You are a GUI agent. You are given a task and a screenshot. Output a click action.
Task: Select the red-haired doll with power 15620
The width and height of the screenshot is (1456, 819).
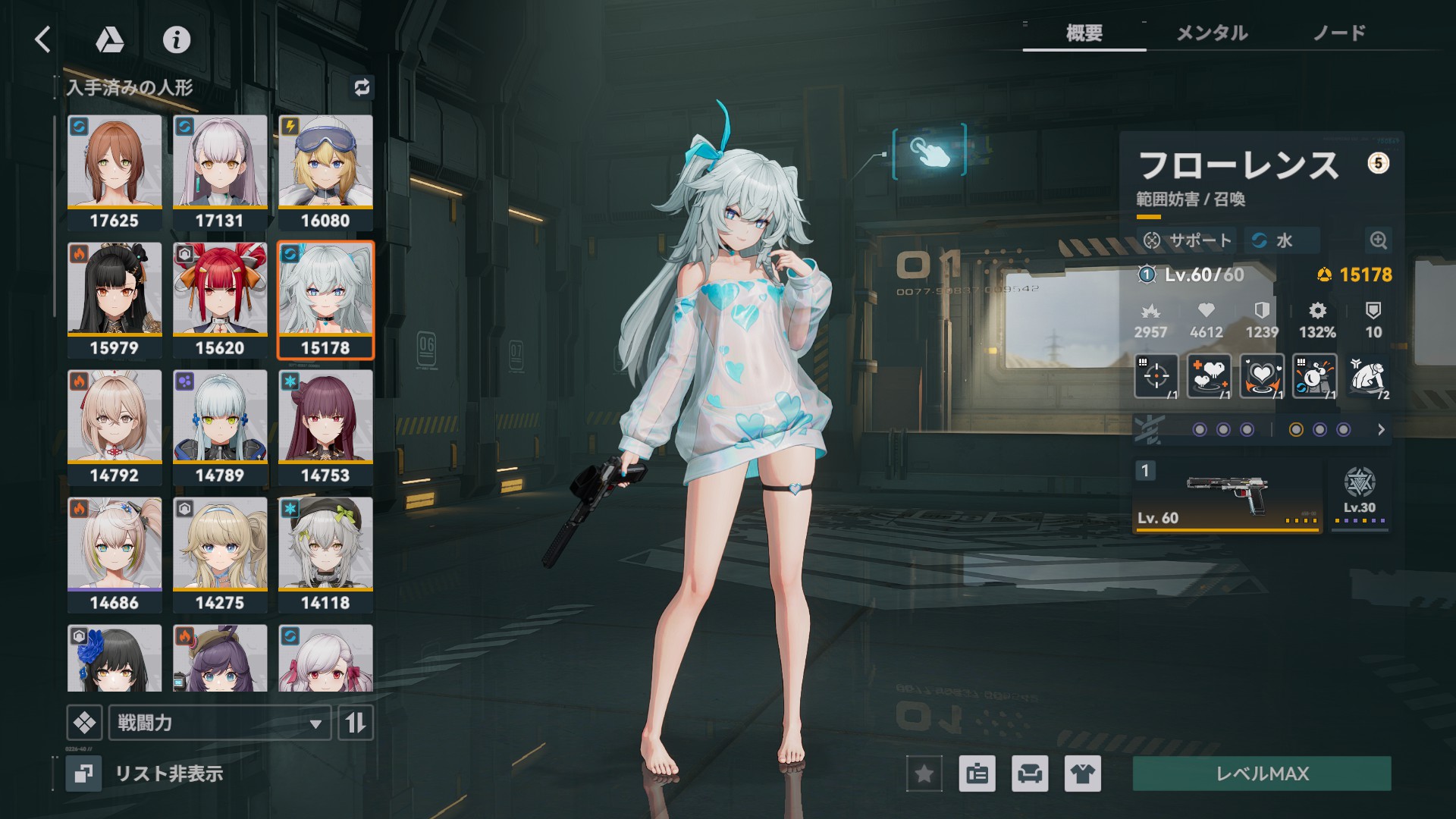220,300
